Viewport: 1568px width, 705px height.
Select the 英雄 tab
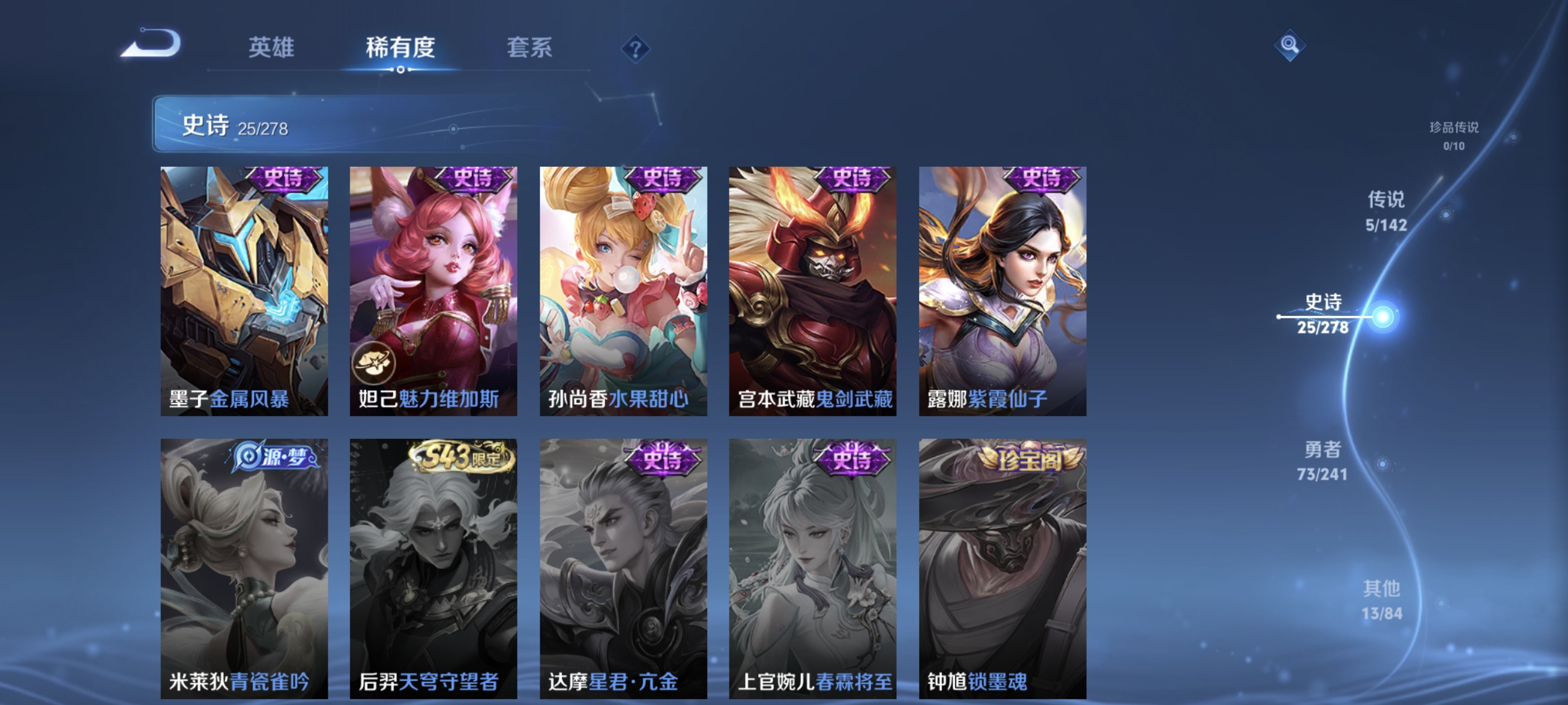[271, 49]
